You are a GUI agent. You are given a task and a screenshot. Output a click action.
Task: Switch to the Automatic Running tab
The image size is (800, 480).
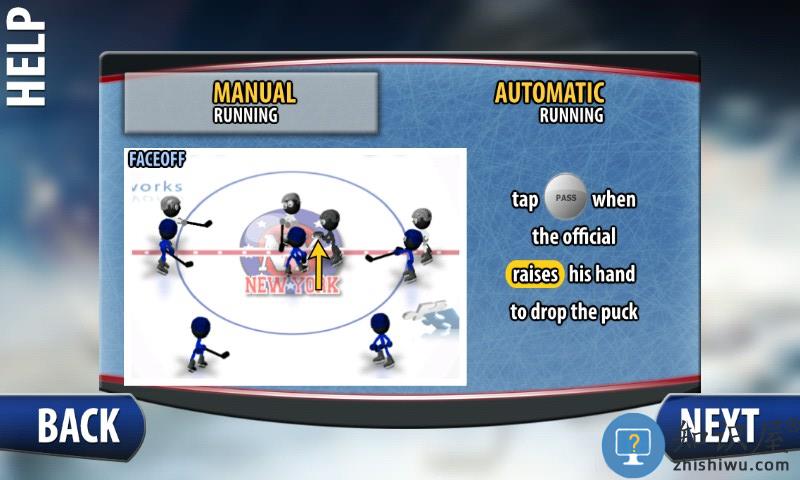[550, 102]
